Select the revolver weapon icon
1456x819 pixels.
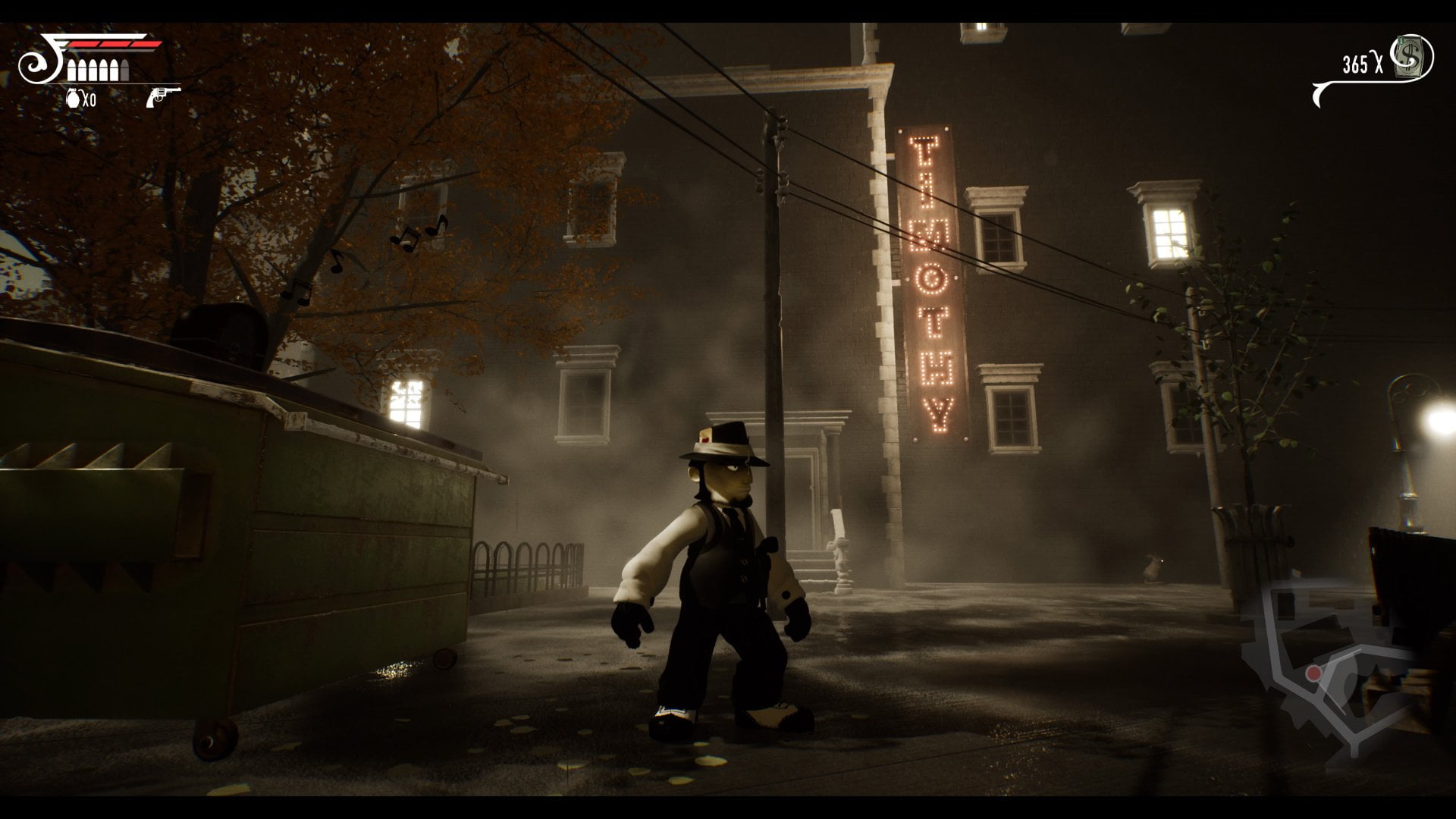(163, 96)
